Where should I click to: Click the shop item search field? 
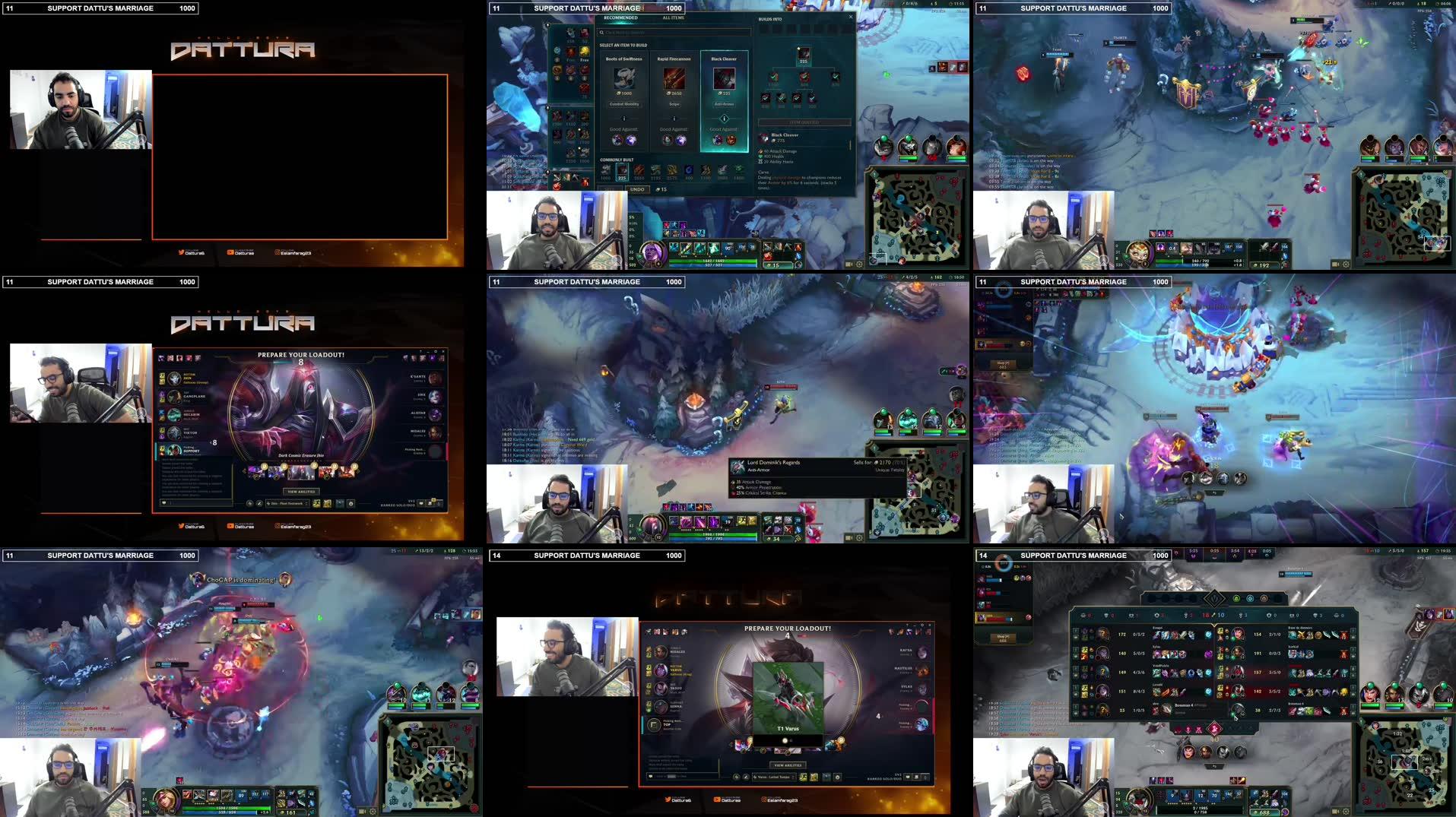pos(673,32)
